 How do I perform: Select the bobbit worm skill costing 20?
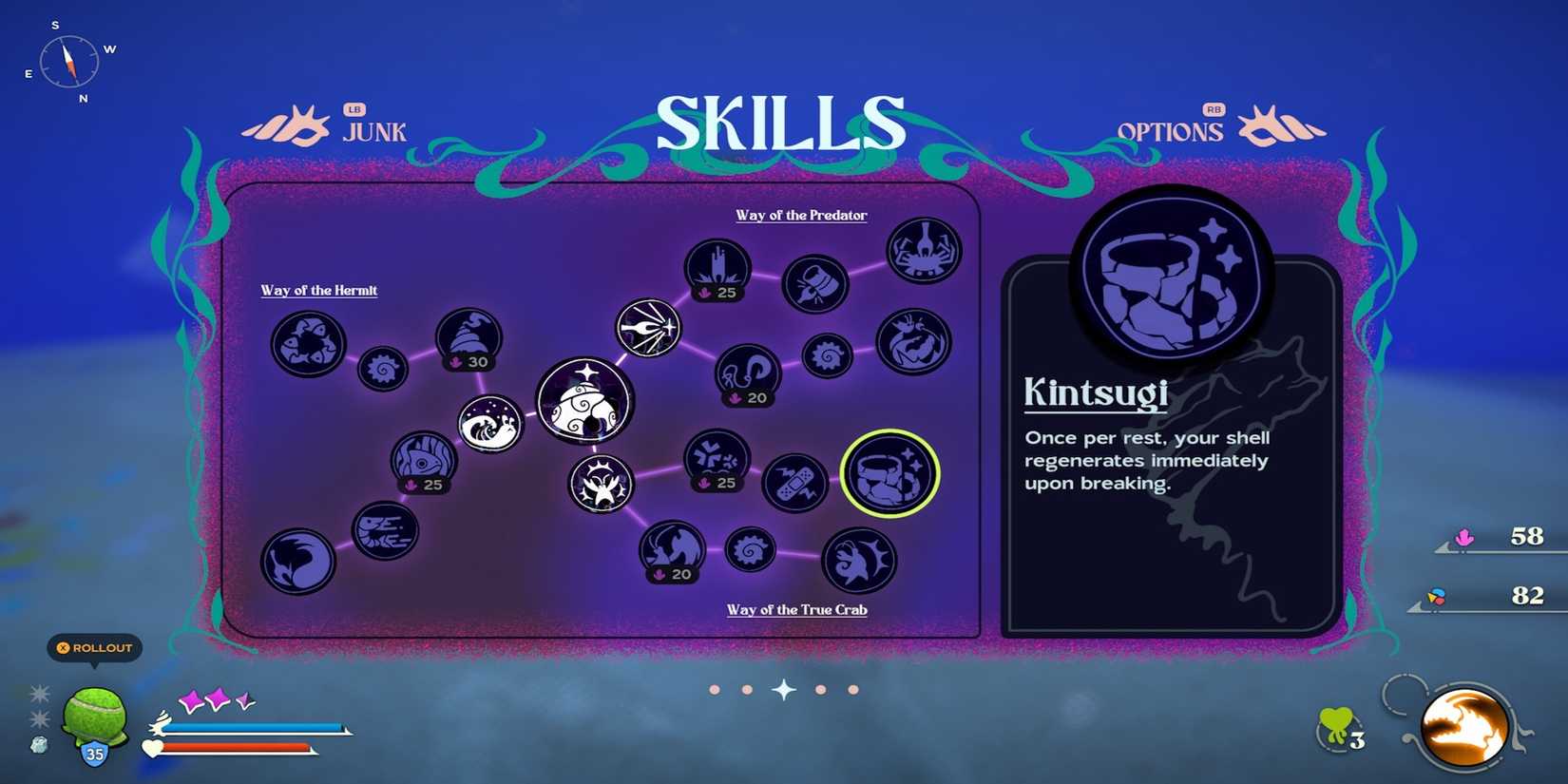[x=750, y=373]
